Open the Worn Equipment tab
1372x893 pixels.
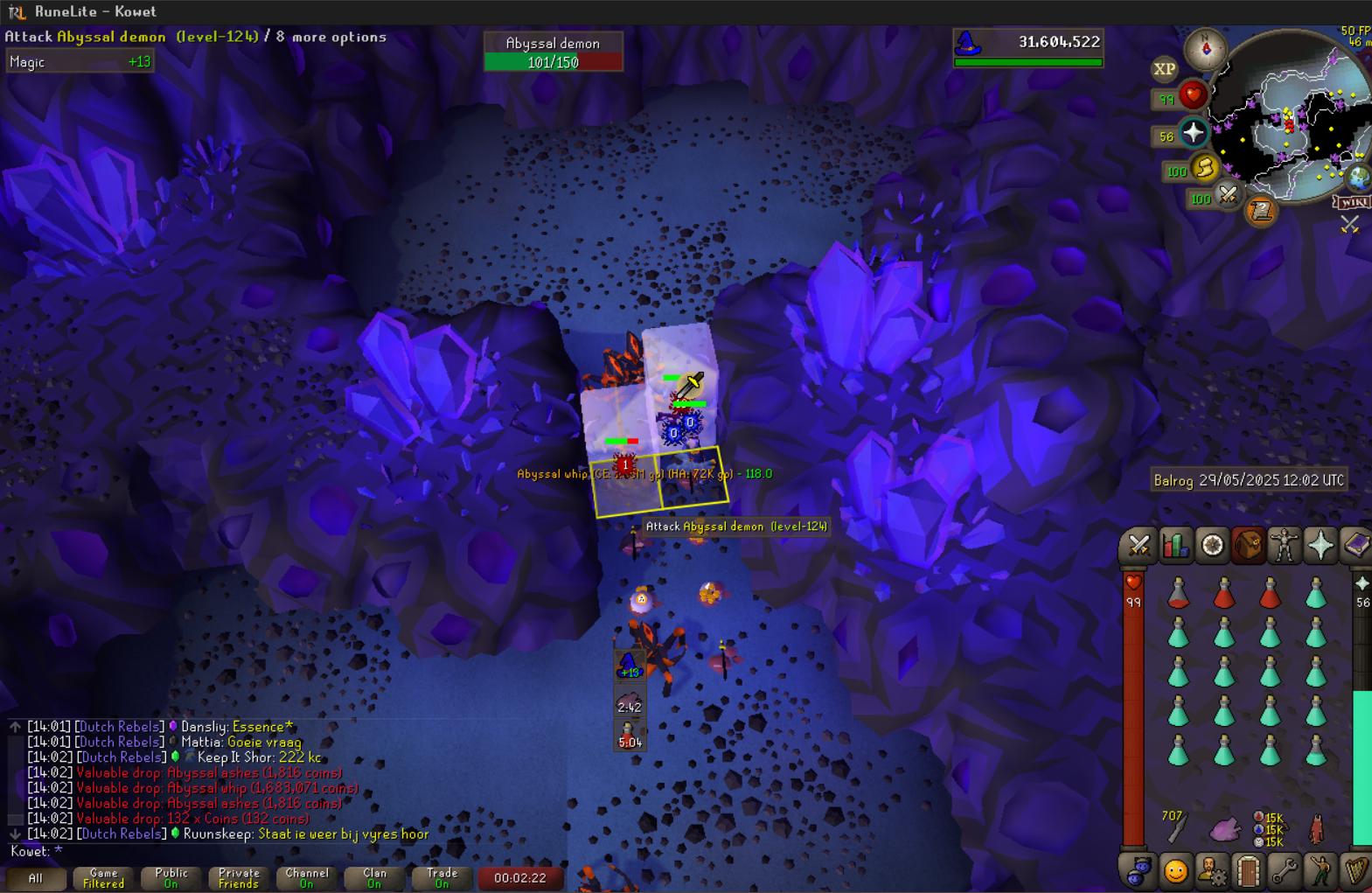click(1284, 546)
